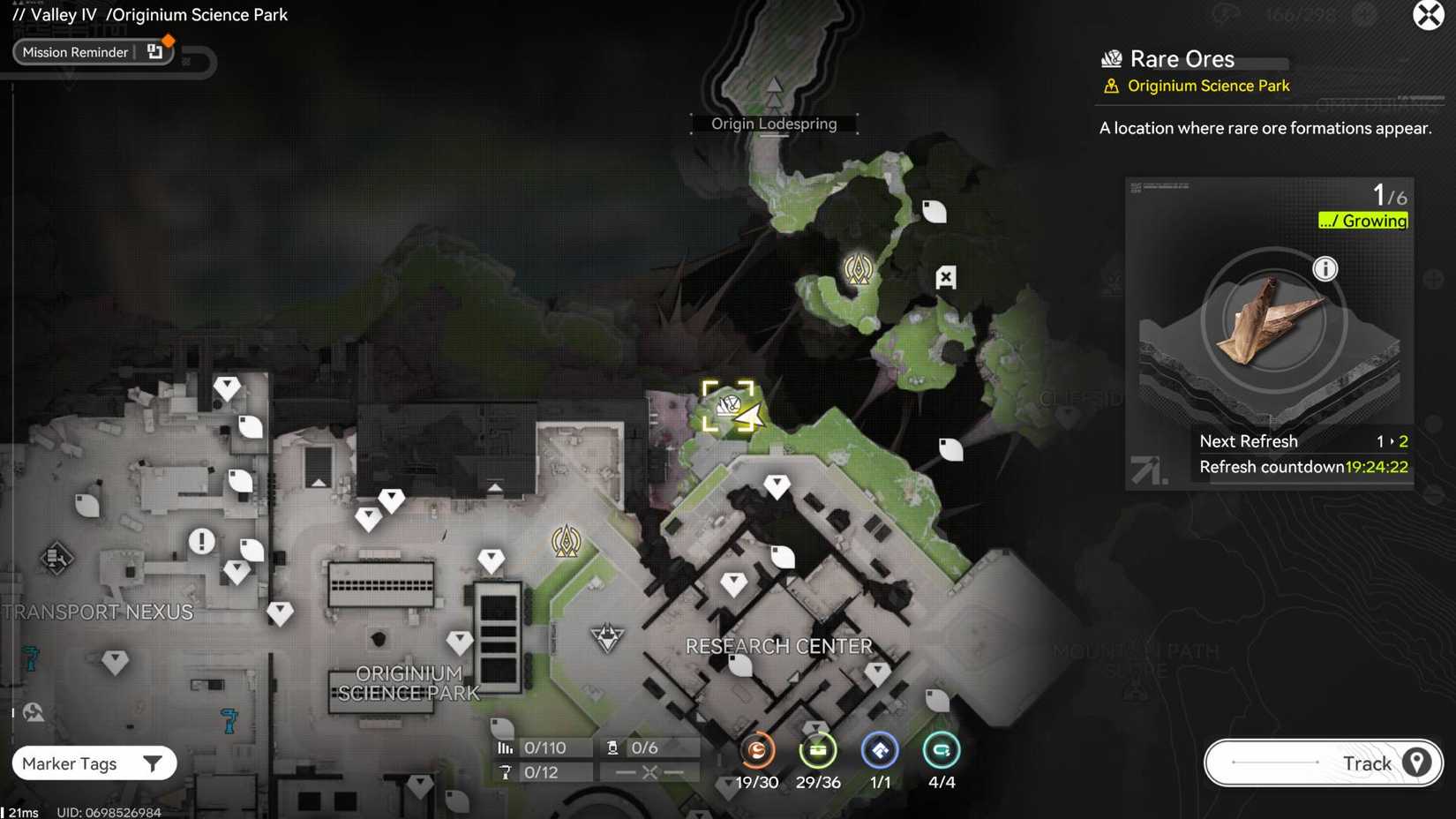Viewport: 1456px width, 819px height.
Task: Toggle the Marker Tags filter
Action: pos(94,763)
